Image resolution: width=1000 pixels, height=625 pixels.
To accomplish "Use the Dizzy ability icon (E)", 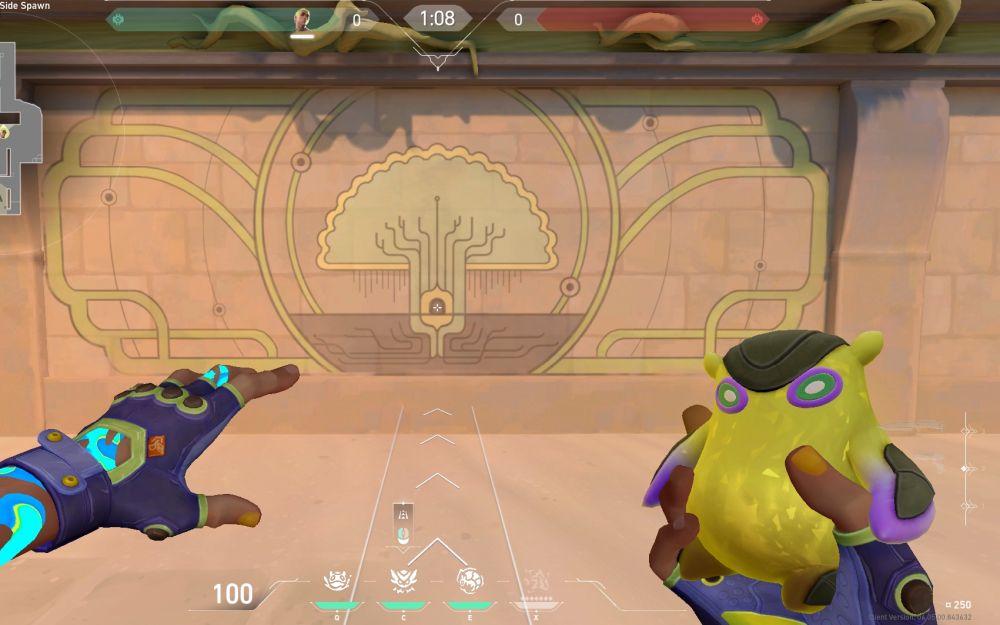I will (x=468, y=580).
